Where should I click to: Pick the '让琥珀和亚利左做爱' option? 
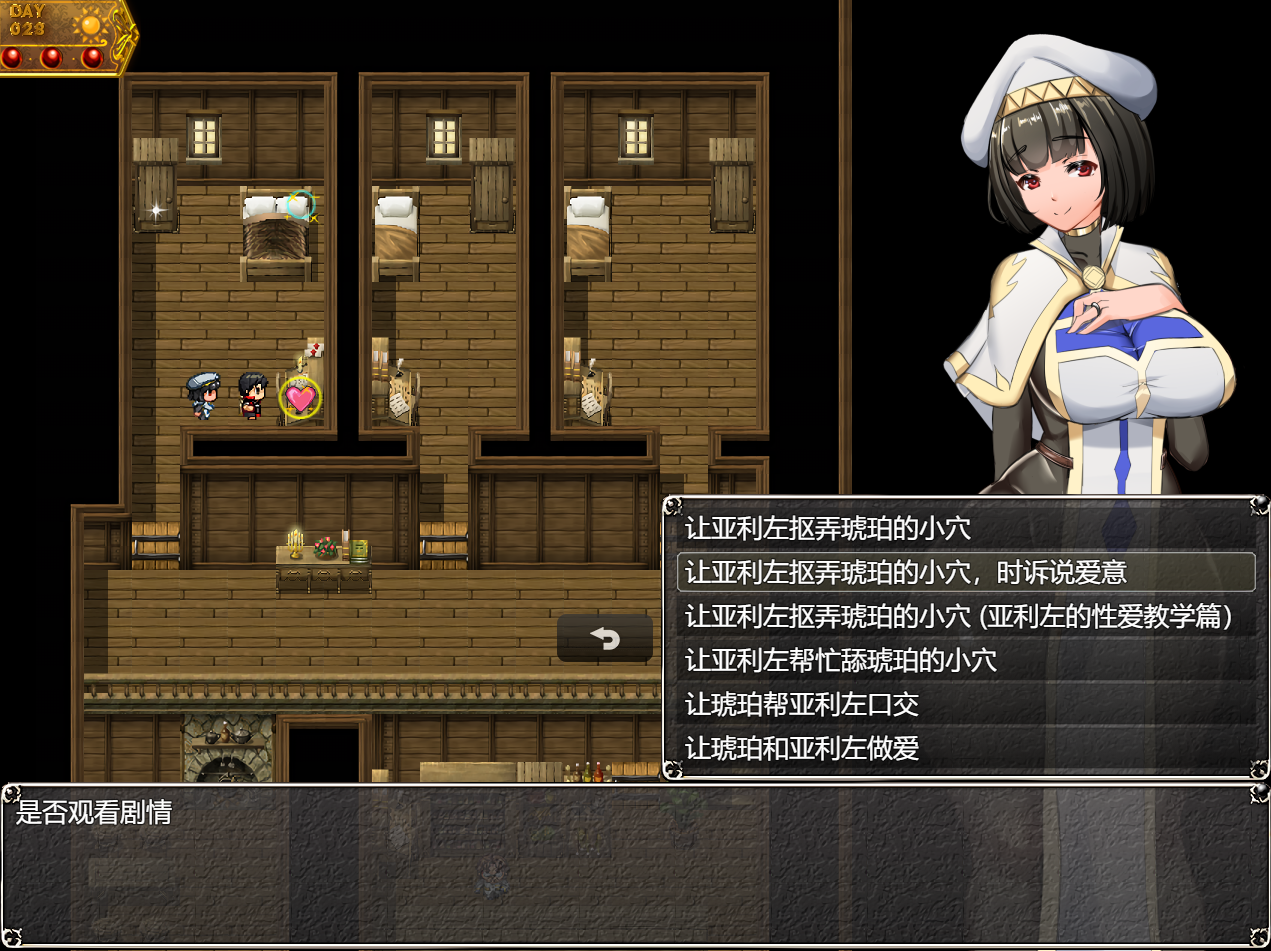[x=802, y=748]
